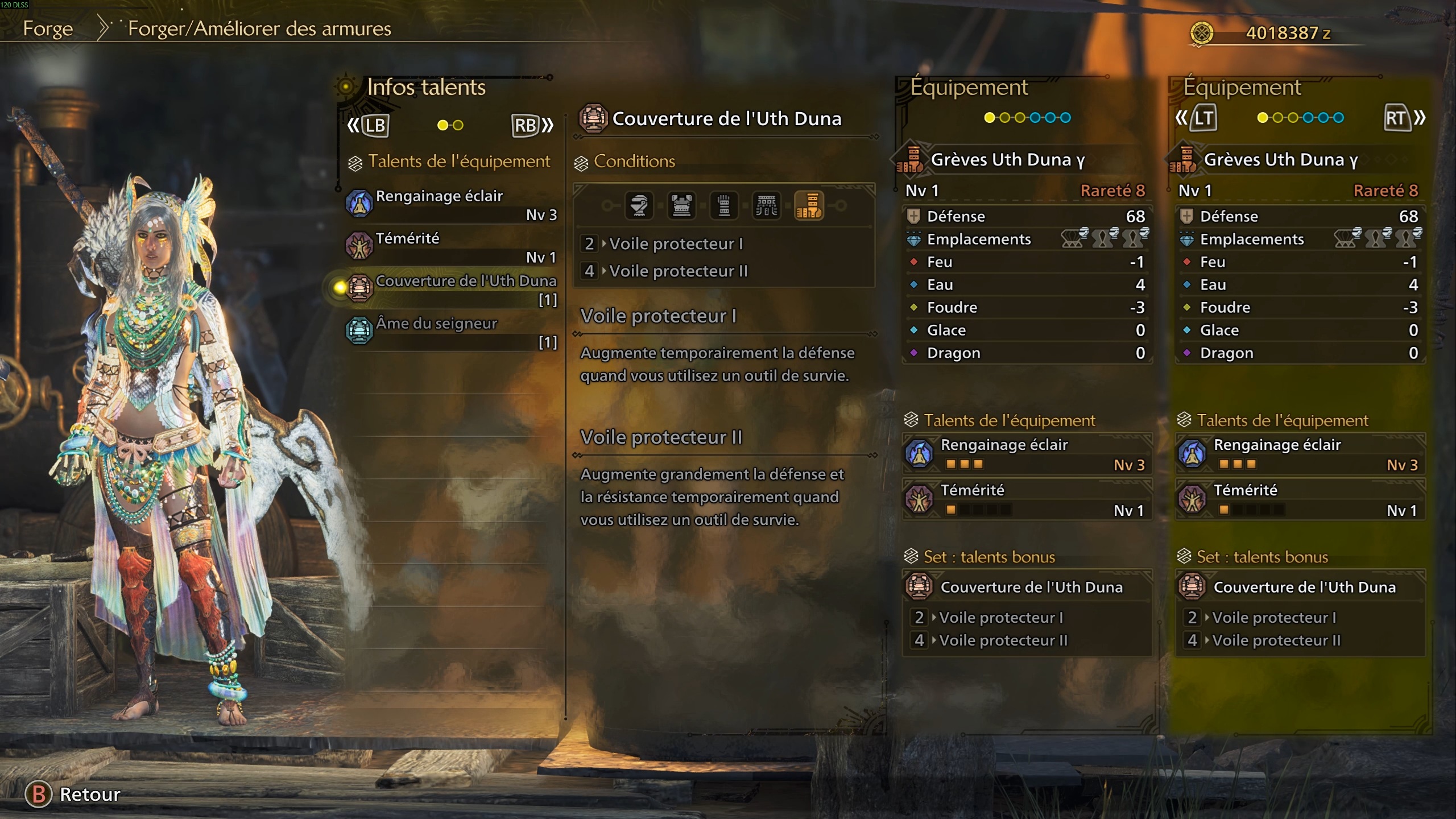Select the first yellow page indicator dot
Image resolution: width=1456 pixels, height=819 pixels.
coord(988,117)
